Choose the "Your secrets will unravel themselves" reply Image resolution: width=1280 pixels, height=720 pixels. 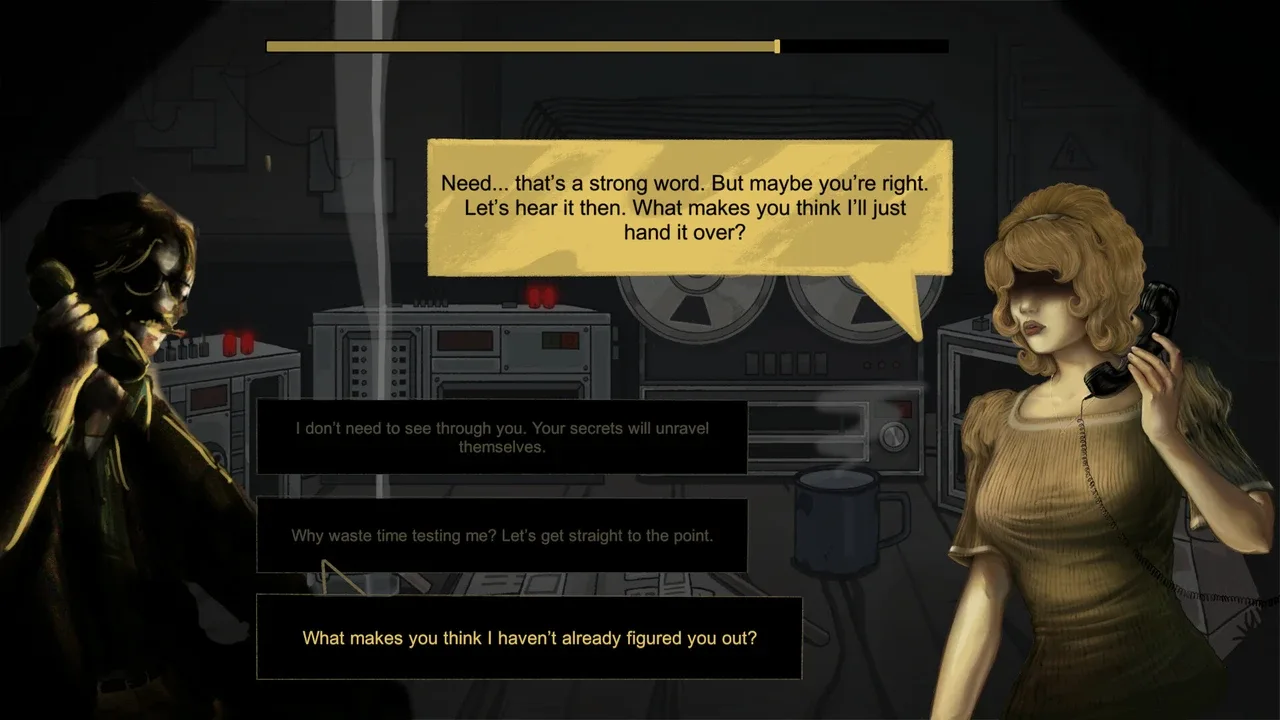502,437
